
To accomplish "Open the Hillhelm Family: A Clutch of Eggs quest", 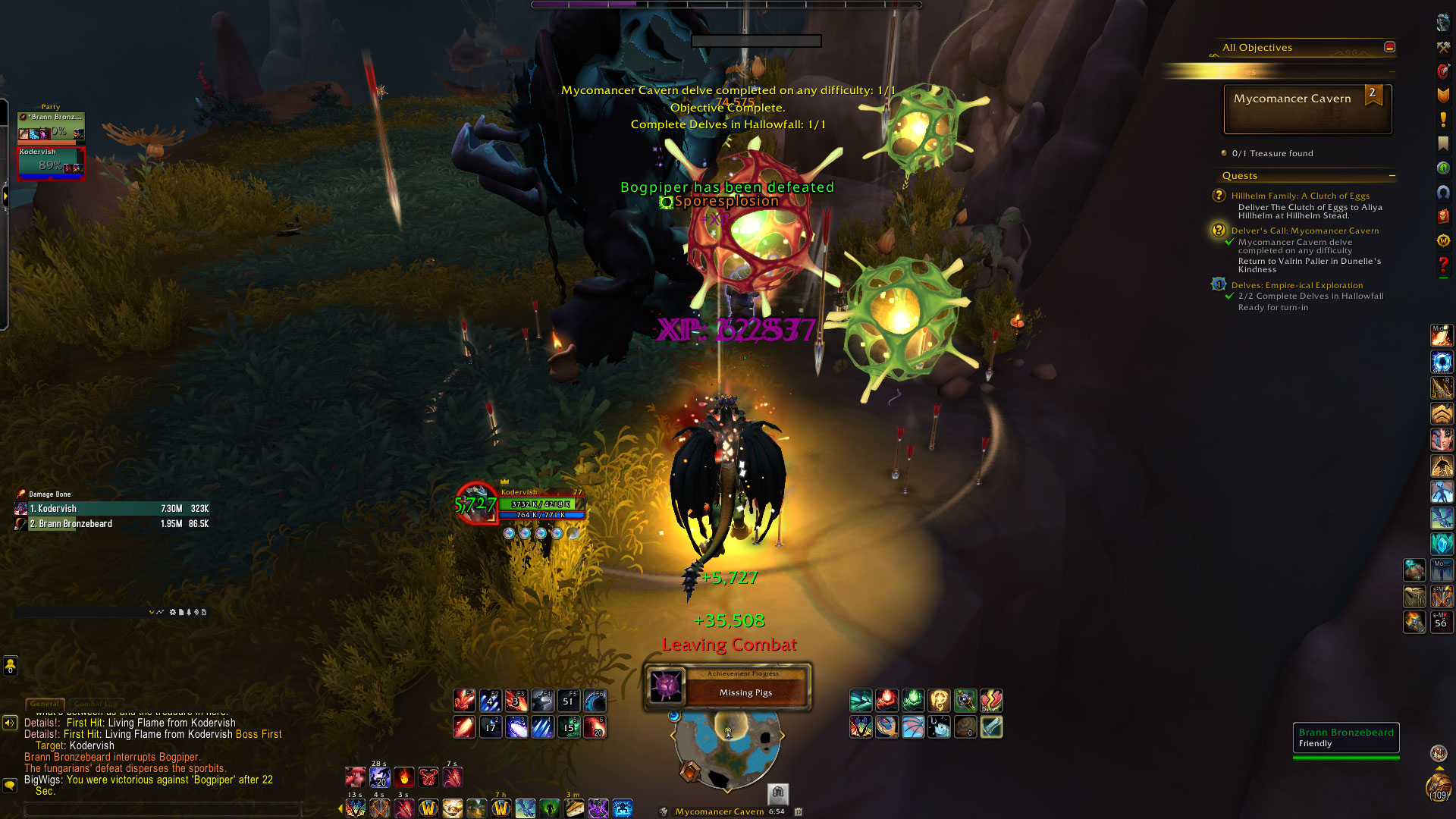I will pyautogui.click(x=1300, y=196).
